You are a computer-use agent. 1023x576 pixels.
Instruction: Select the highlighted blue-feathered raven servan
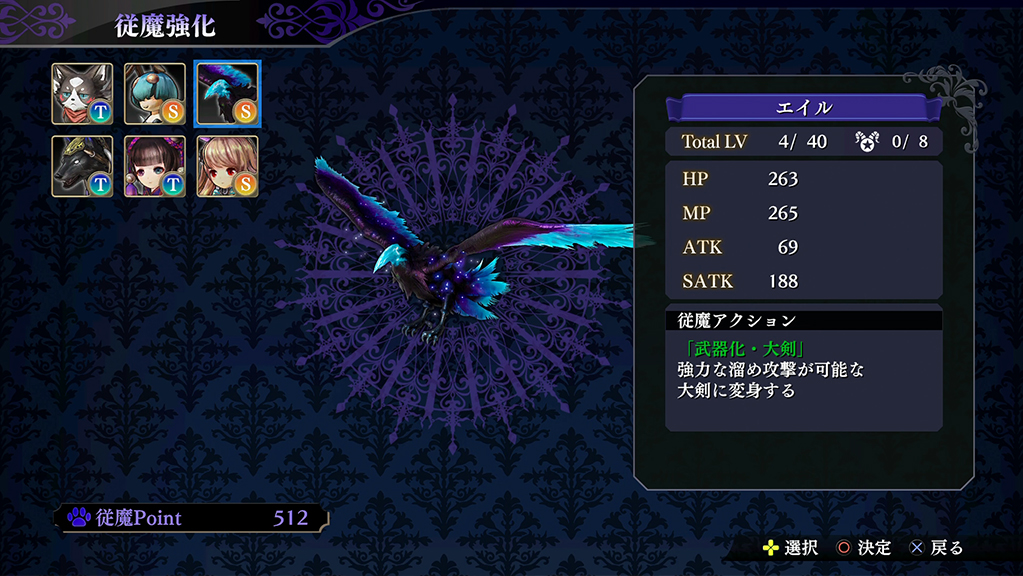(x=227, y=94)
